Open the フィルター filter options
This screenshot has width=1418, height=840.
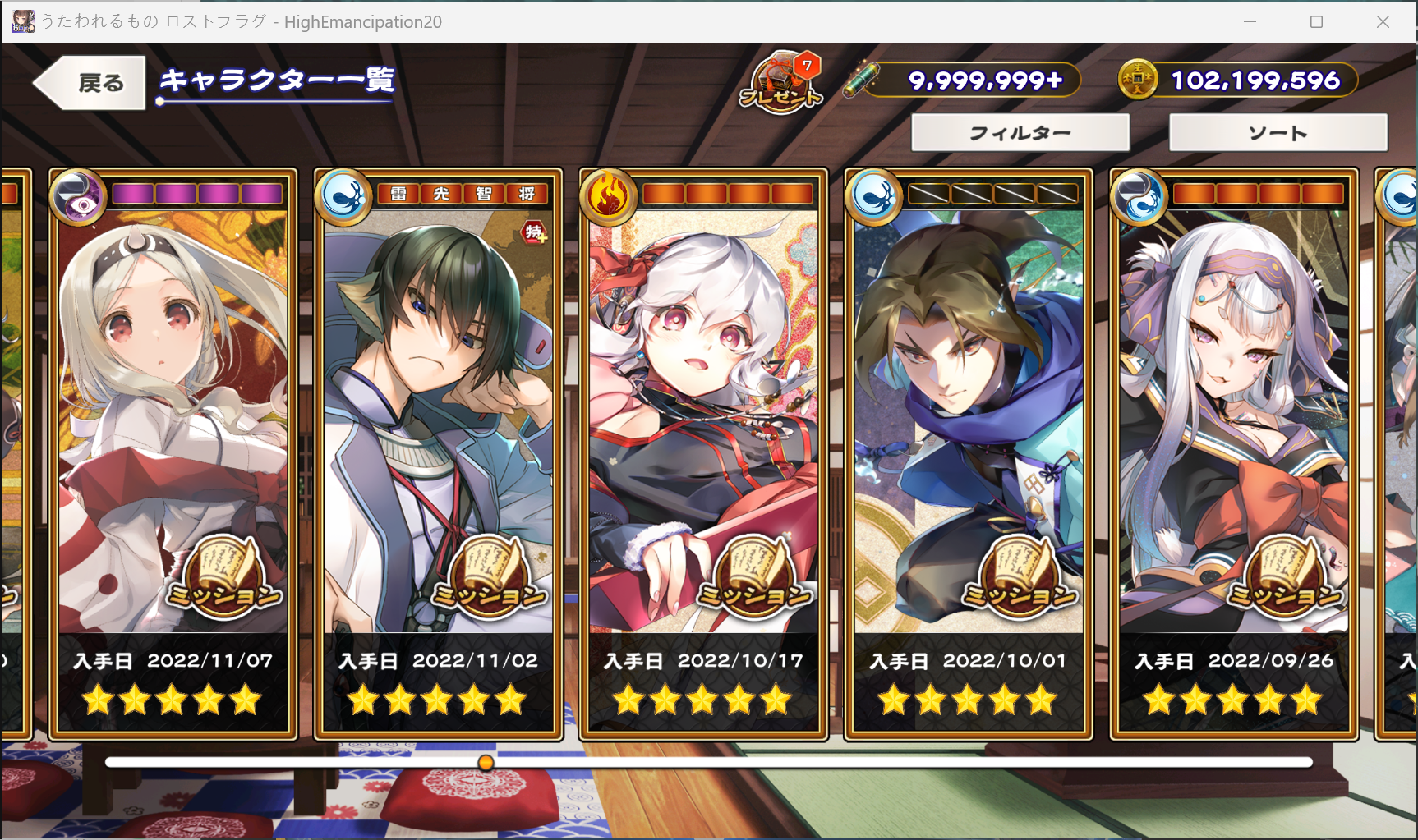point(1020,133)
